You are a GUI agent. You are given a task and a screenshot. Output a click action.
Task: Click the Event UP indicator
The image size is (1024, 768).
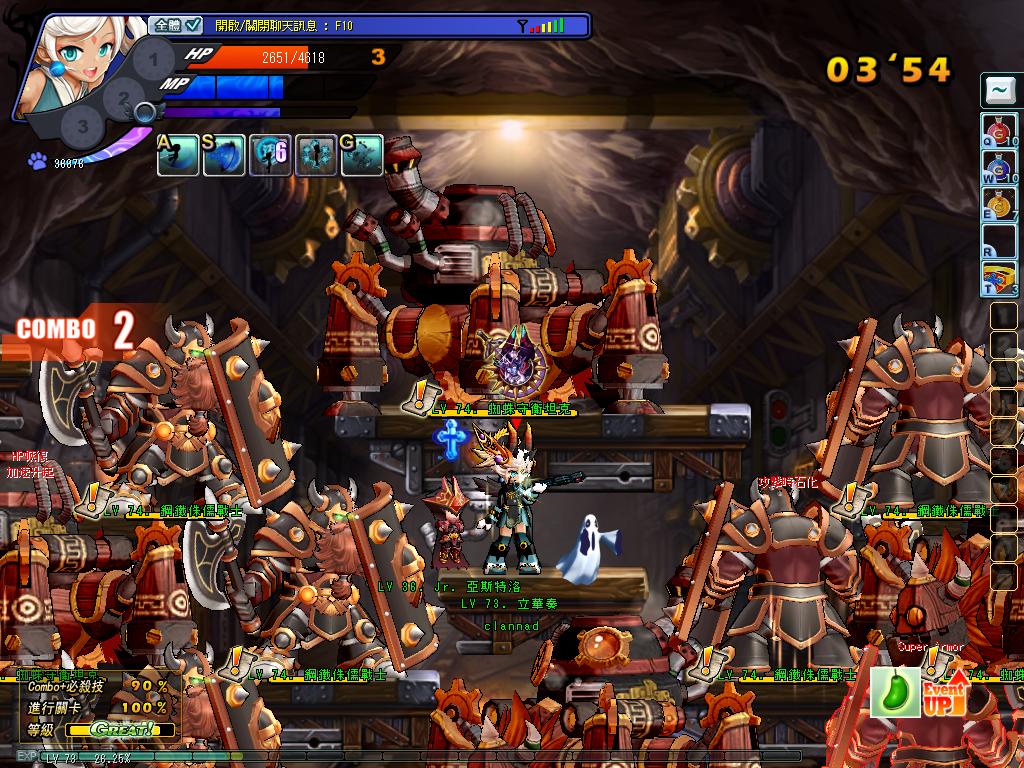coord(944,692)
